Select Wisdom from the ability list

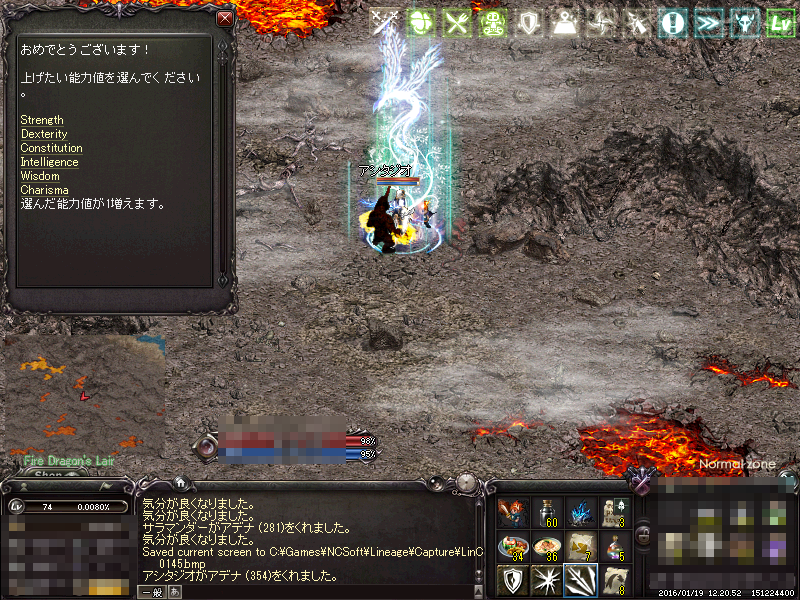[40, 176]
